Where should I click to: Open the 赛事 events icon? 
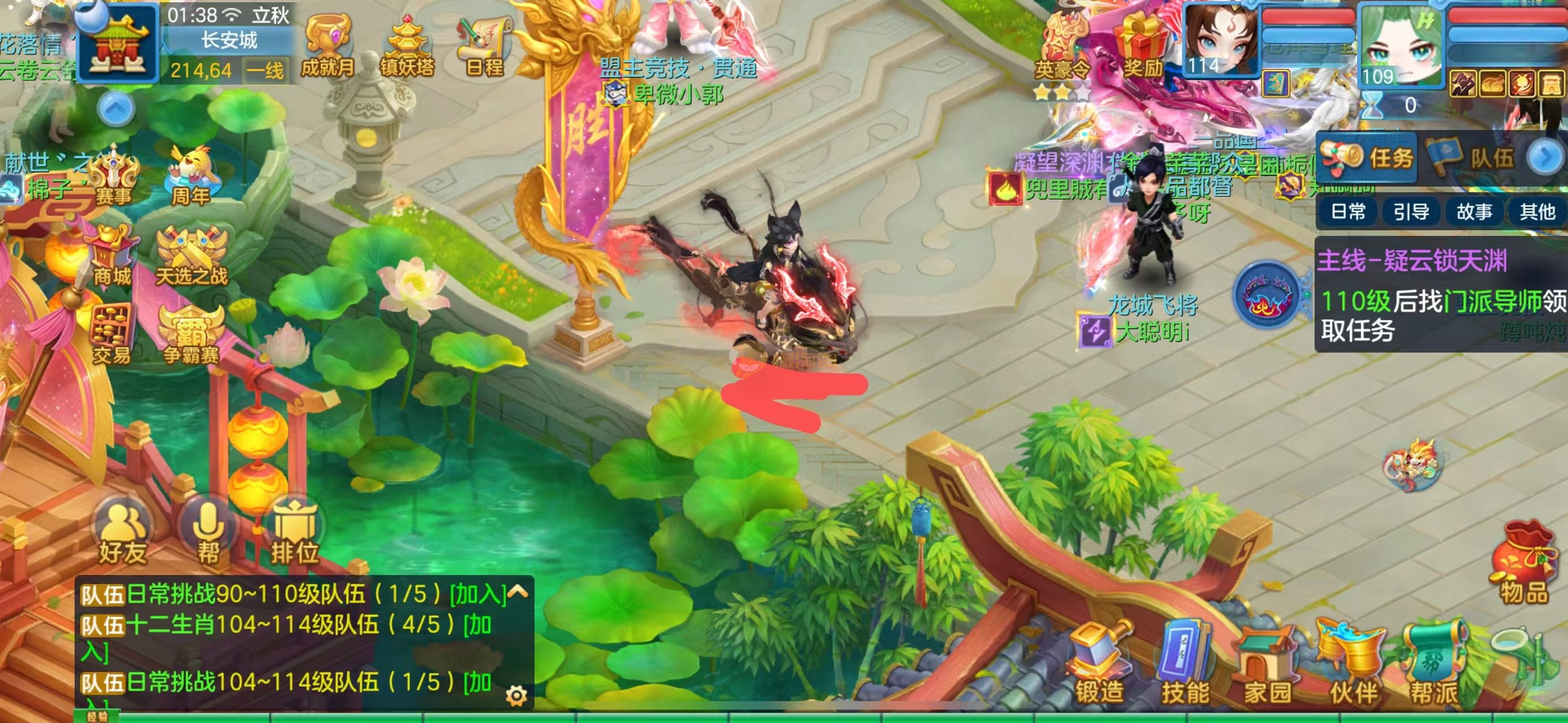[114, 176]
